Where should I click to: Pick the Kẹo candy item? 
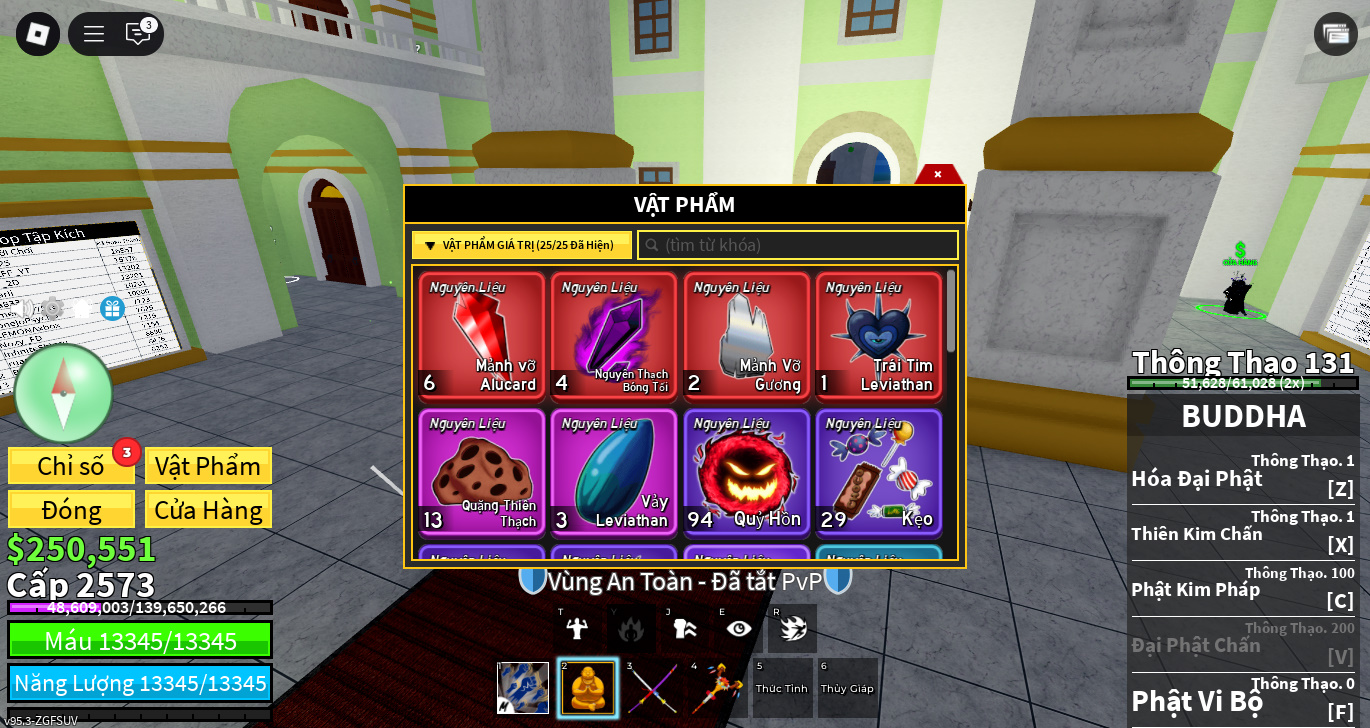pyautogui.click(x=878, y=472)
